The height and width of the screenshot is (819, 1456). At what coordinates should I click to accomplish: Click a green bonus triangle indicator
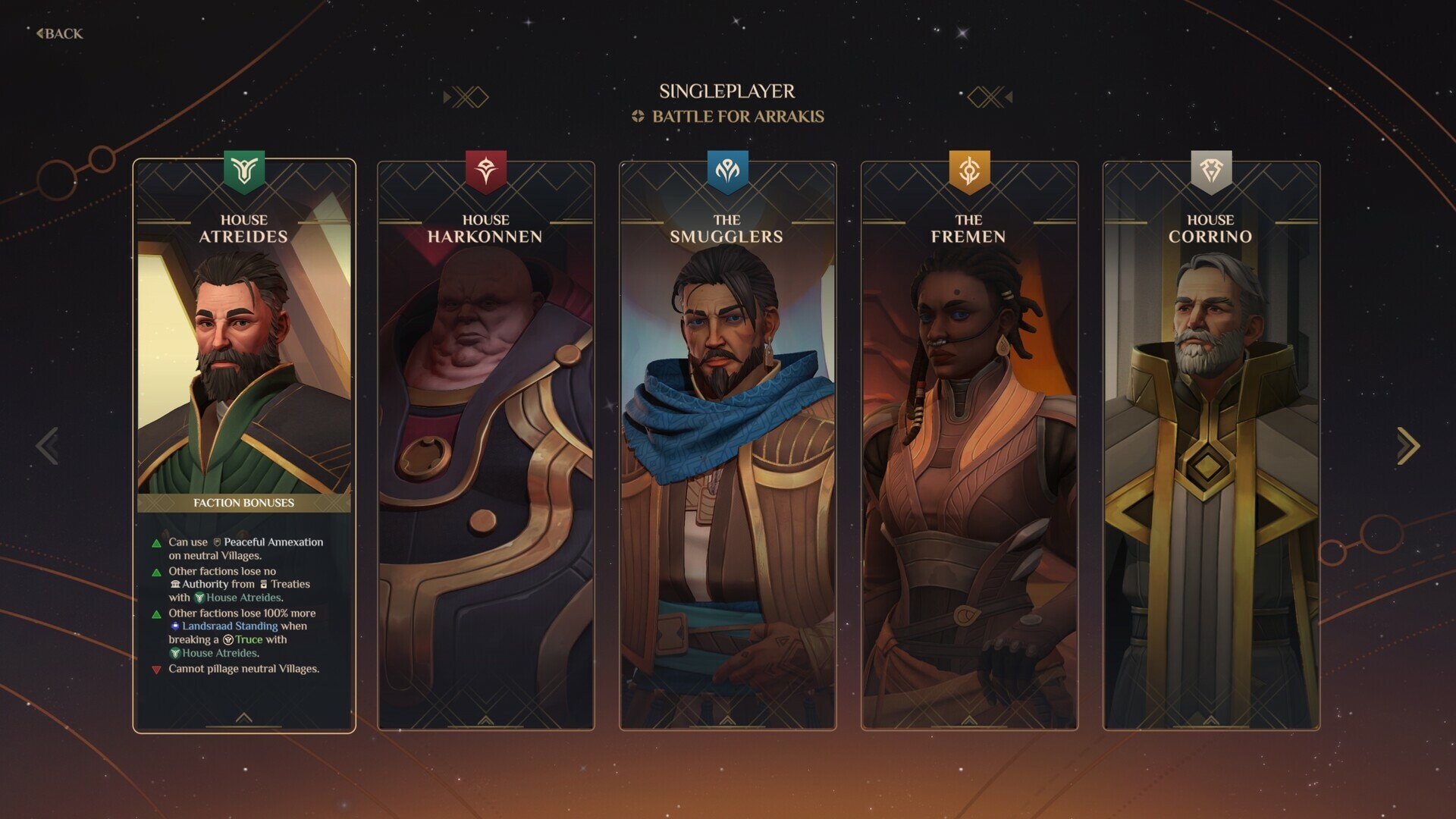coord(156,542)
